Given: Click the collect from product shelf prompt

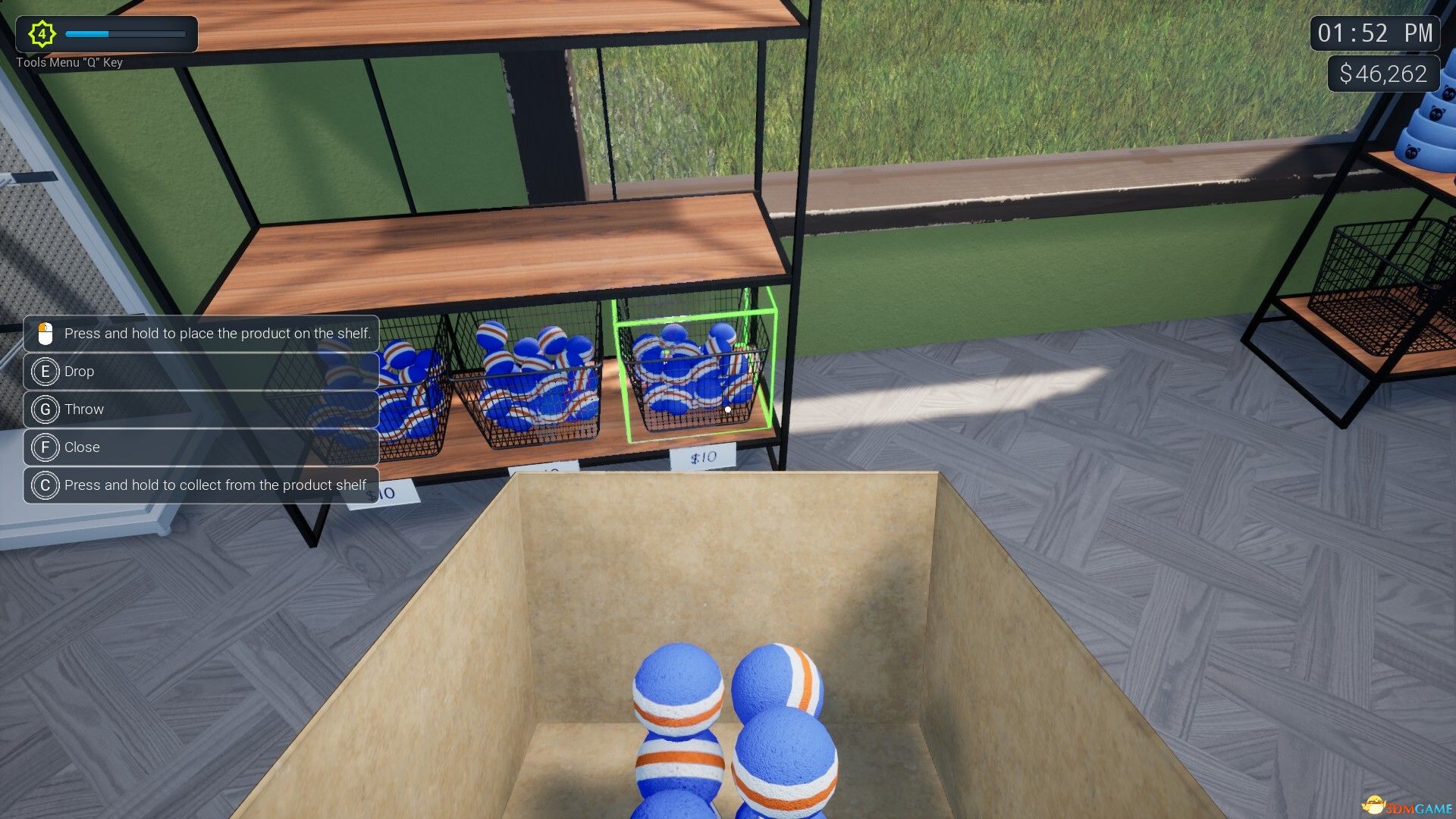Looking at the screenshot, I should [215, 485].
